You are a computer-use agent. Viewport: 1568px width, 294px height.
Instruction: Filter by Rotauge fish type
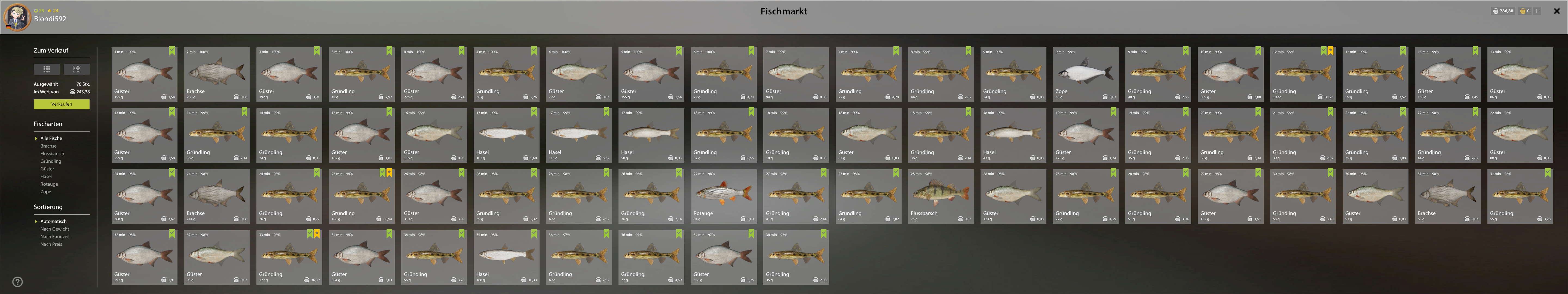(x=49, y=184)
